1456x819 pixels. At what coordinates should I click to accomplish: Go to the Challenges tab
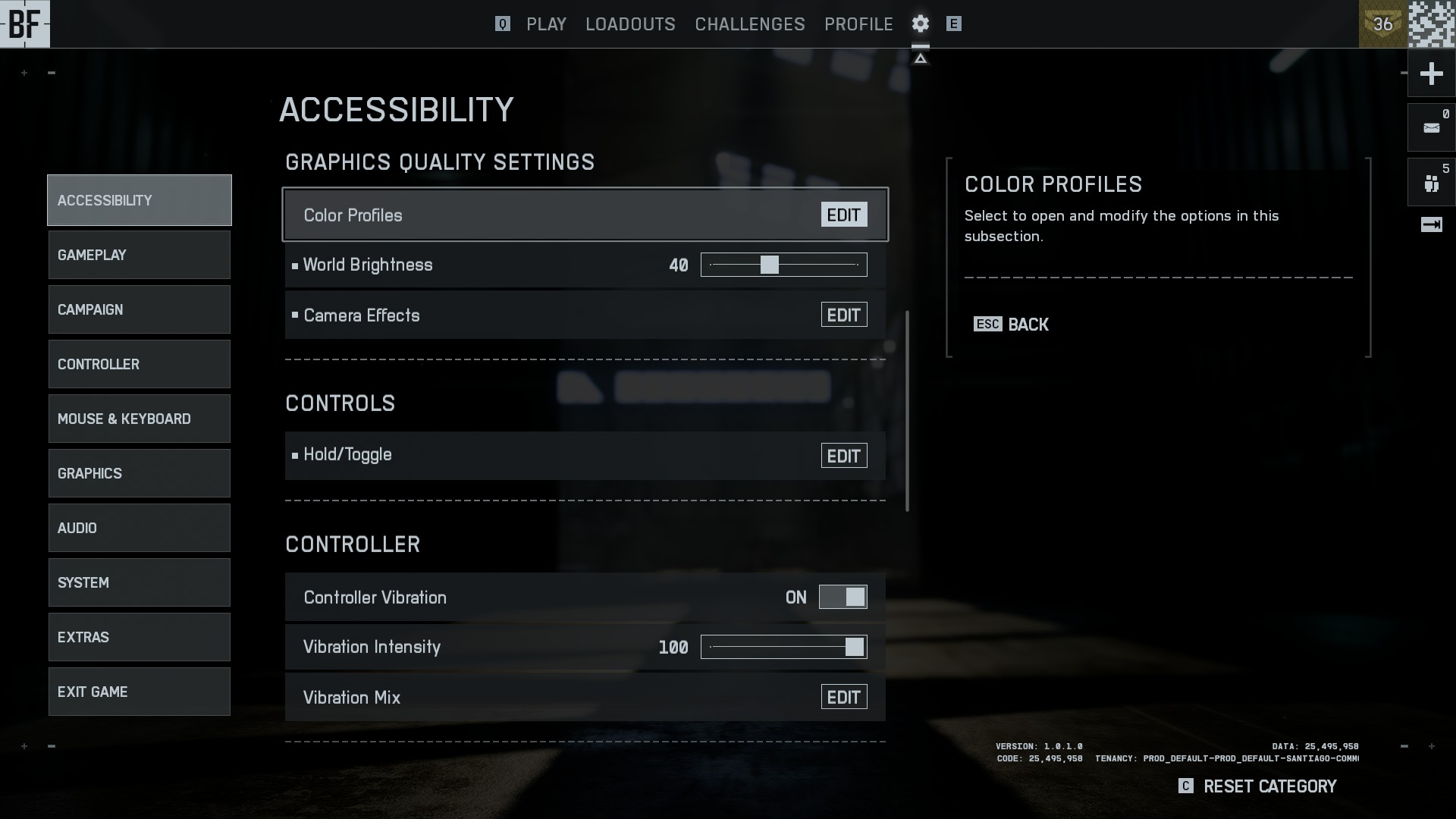[x=749, y=24]
